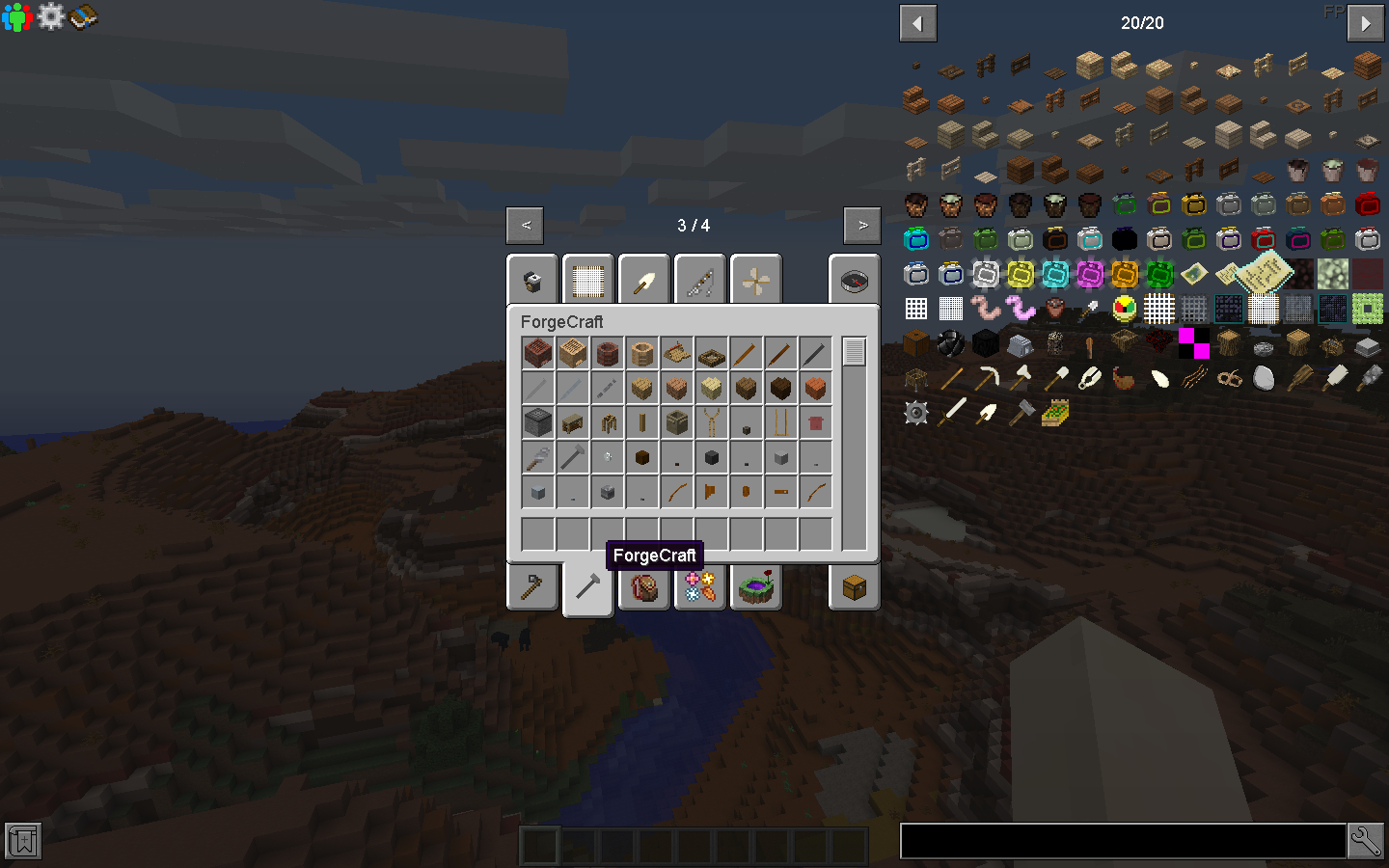
Task: Switch back to the ForgeCraft tab
Action: click(587, 586)
